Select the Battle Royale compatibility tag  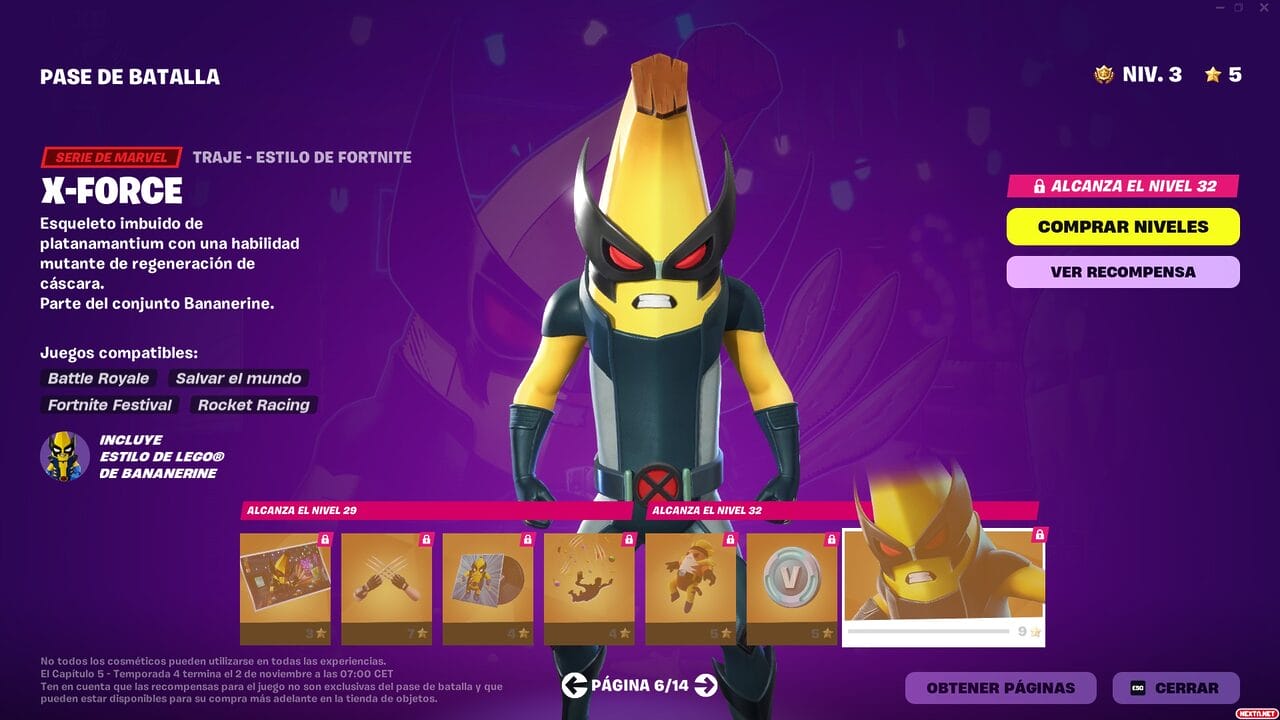(97, 378)
